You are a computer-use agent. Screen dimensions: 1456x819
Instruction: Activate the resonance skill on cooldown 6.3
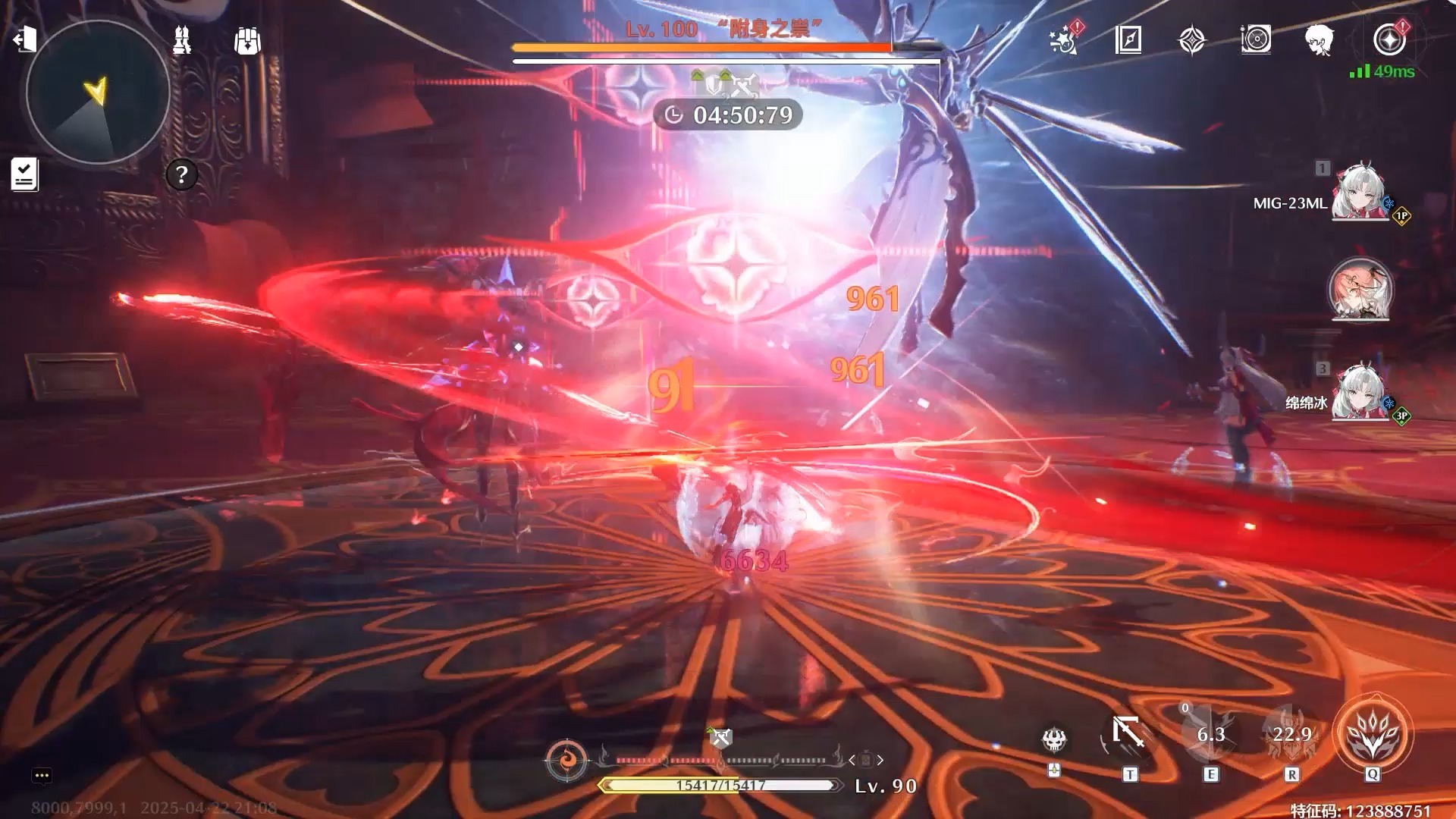(1210, 734)
